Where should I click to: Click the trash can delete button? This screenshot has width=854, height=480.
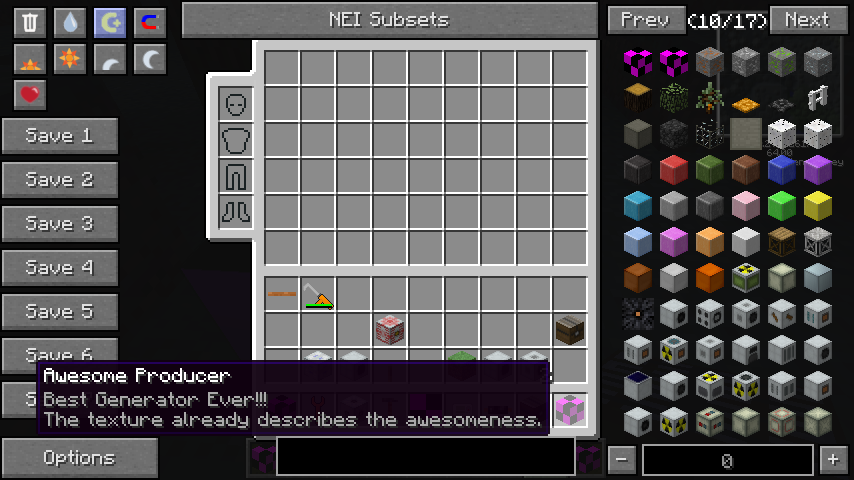30,23
